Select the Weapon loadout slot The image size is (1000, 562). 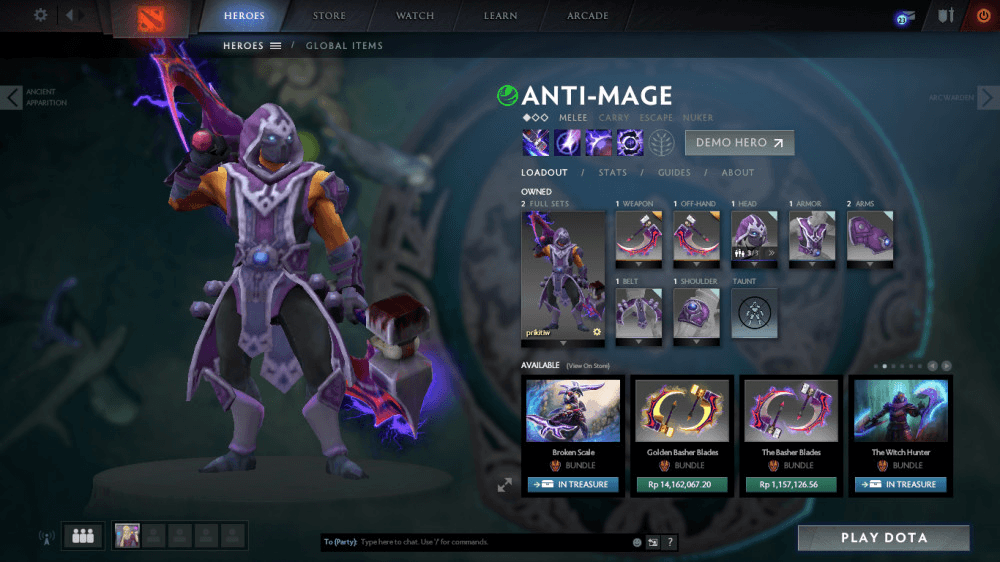coord(638,237)
